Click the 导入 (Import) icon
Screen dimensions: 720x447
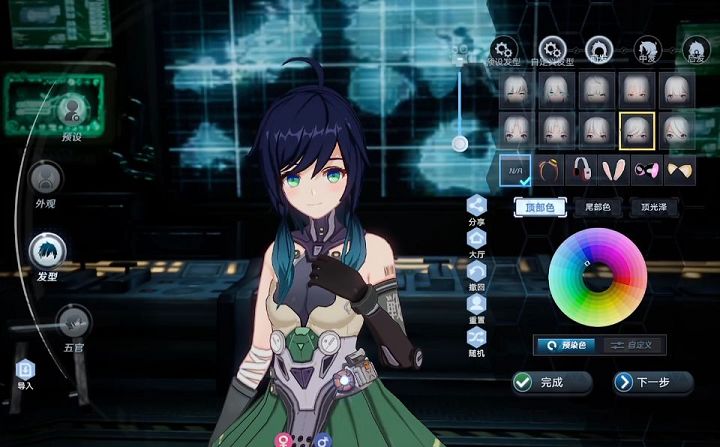(x=25, y=371)
